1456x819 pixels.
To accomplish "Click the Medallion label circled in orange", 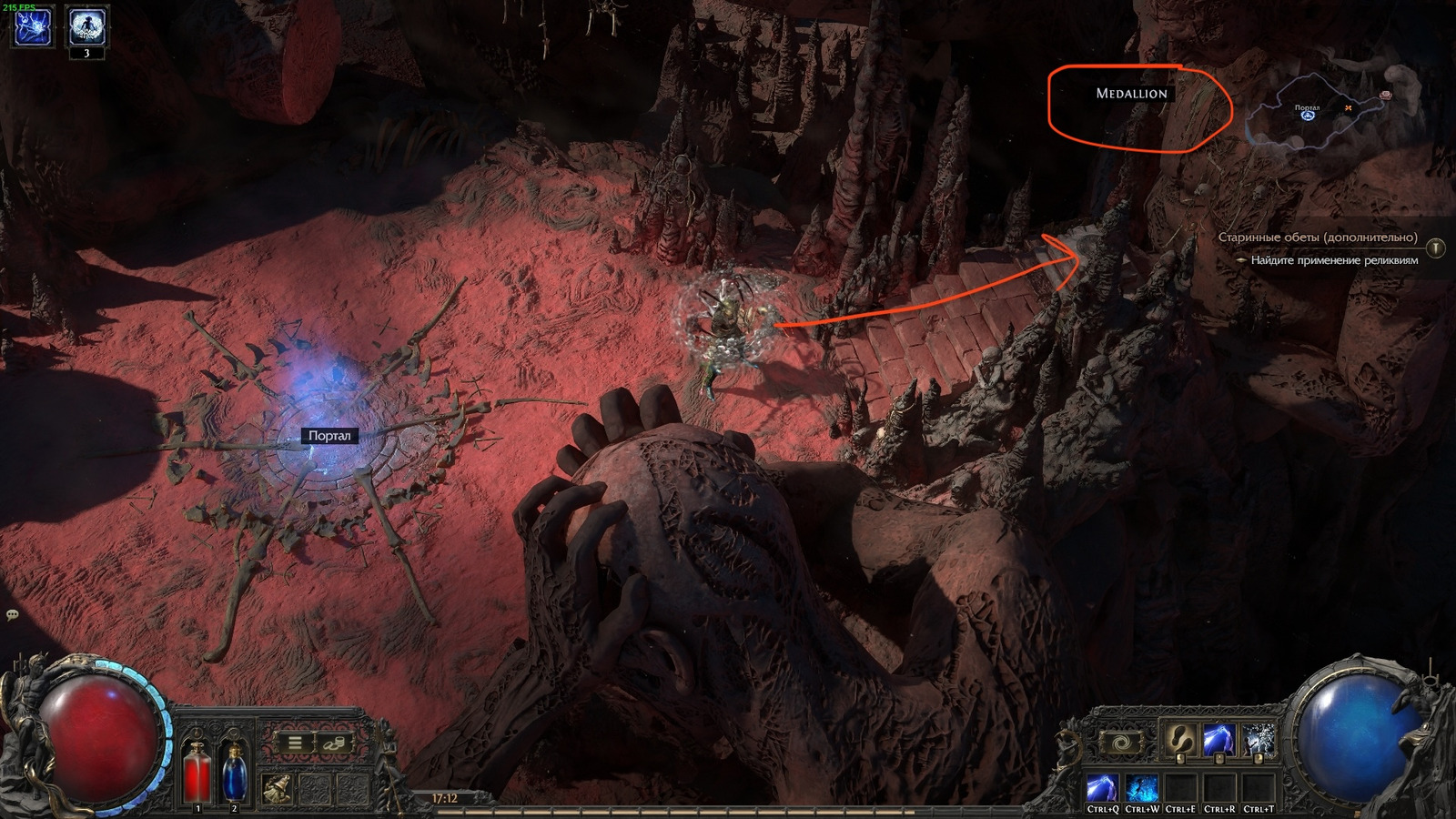I will click(x=1132, y=95).
